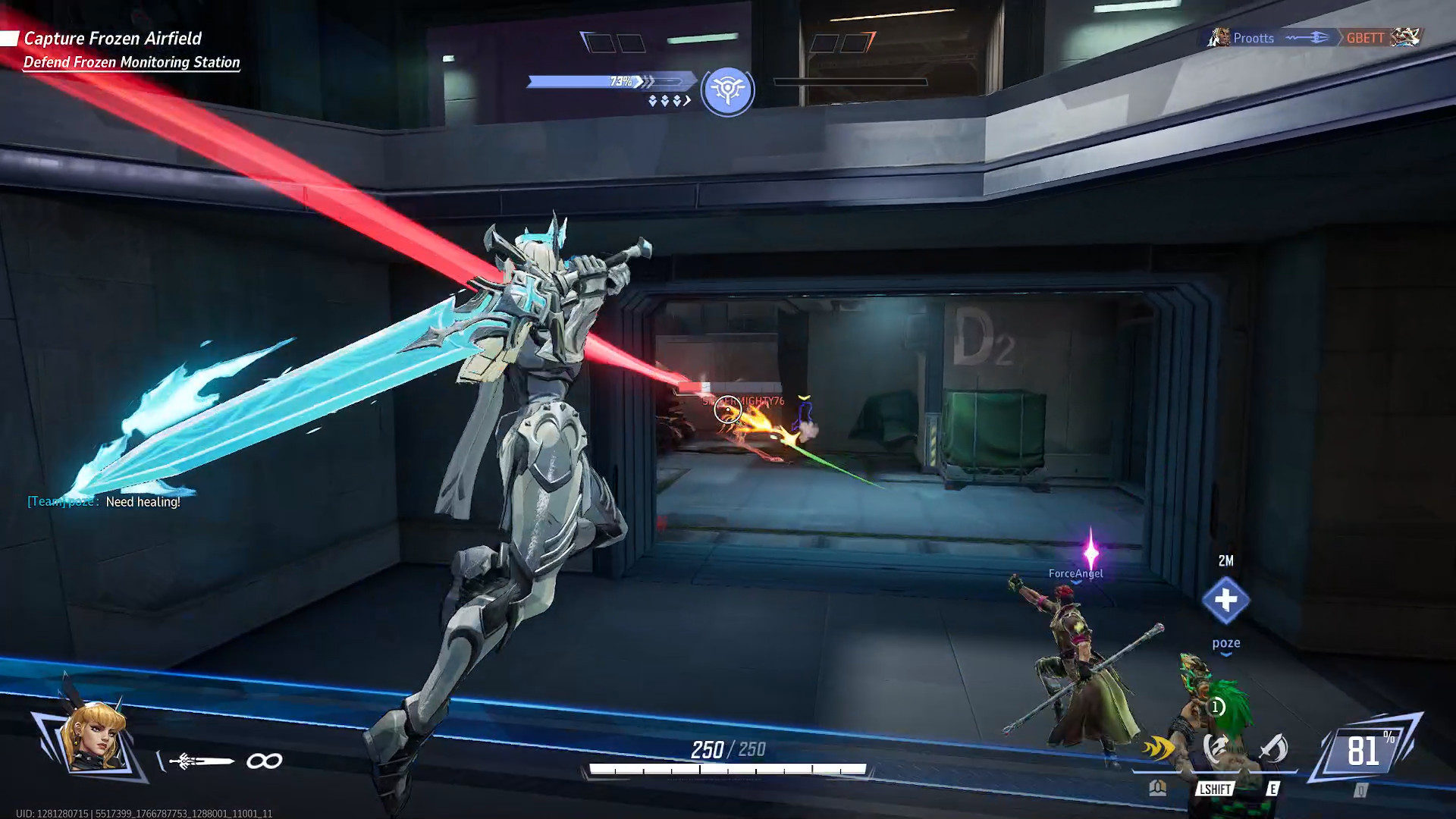This screenshot has height=819, width=1456.
Task: Click the round mission objective emblem
Action: click(727, 91)
